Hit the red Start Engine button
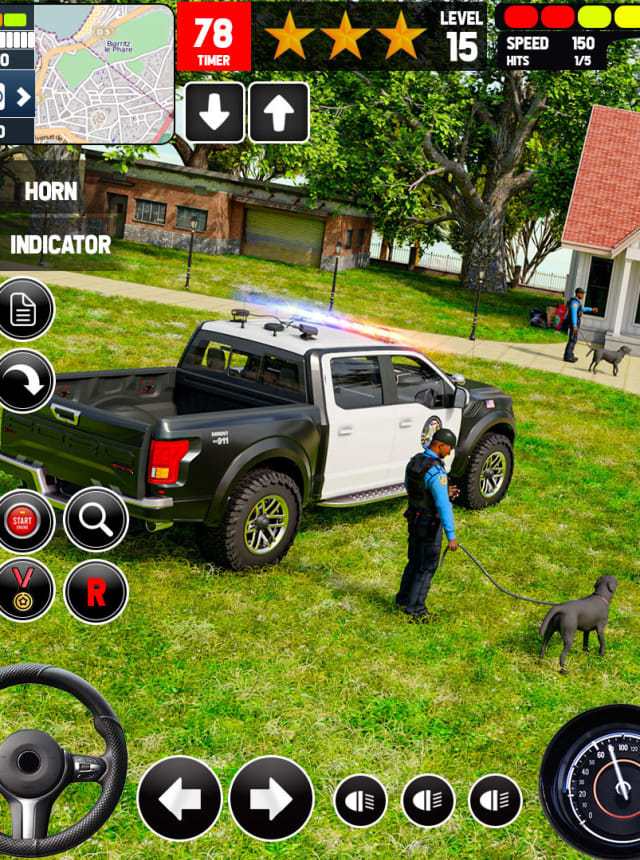Screen dimensions: 640x860 pos(22,521)
